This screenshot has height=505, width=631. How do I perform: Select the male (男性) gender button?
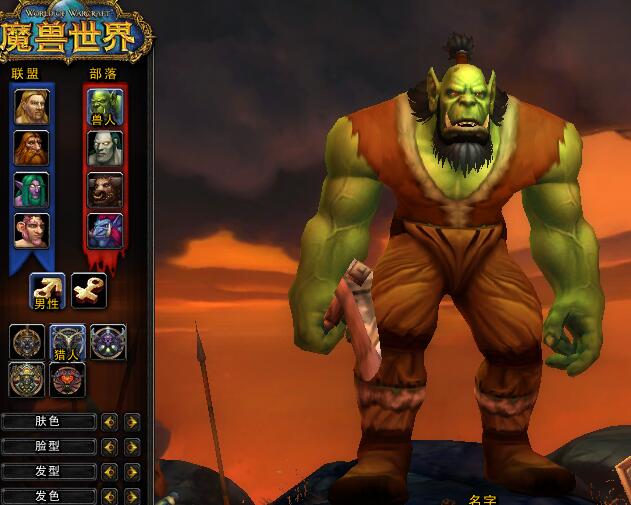pos(48,291)
